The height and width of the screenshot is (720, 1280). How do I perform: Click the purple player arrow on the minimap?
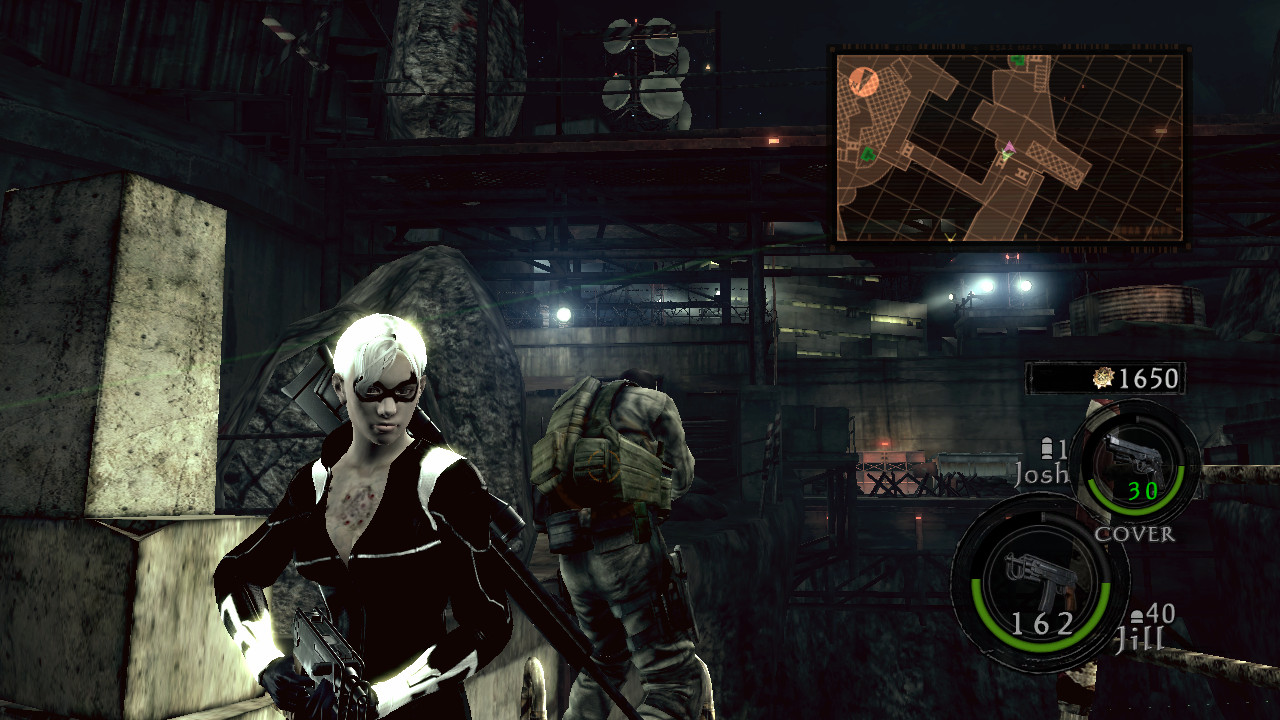pos(1009,145)
